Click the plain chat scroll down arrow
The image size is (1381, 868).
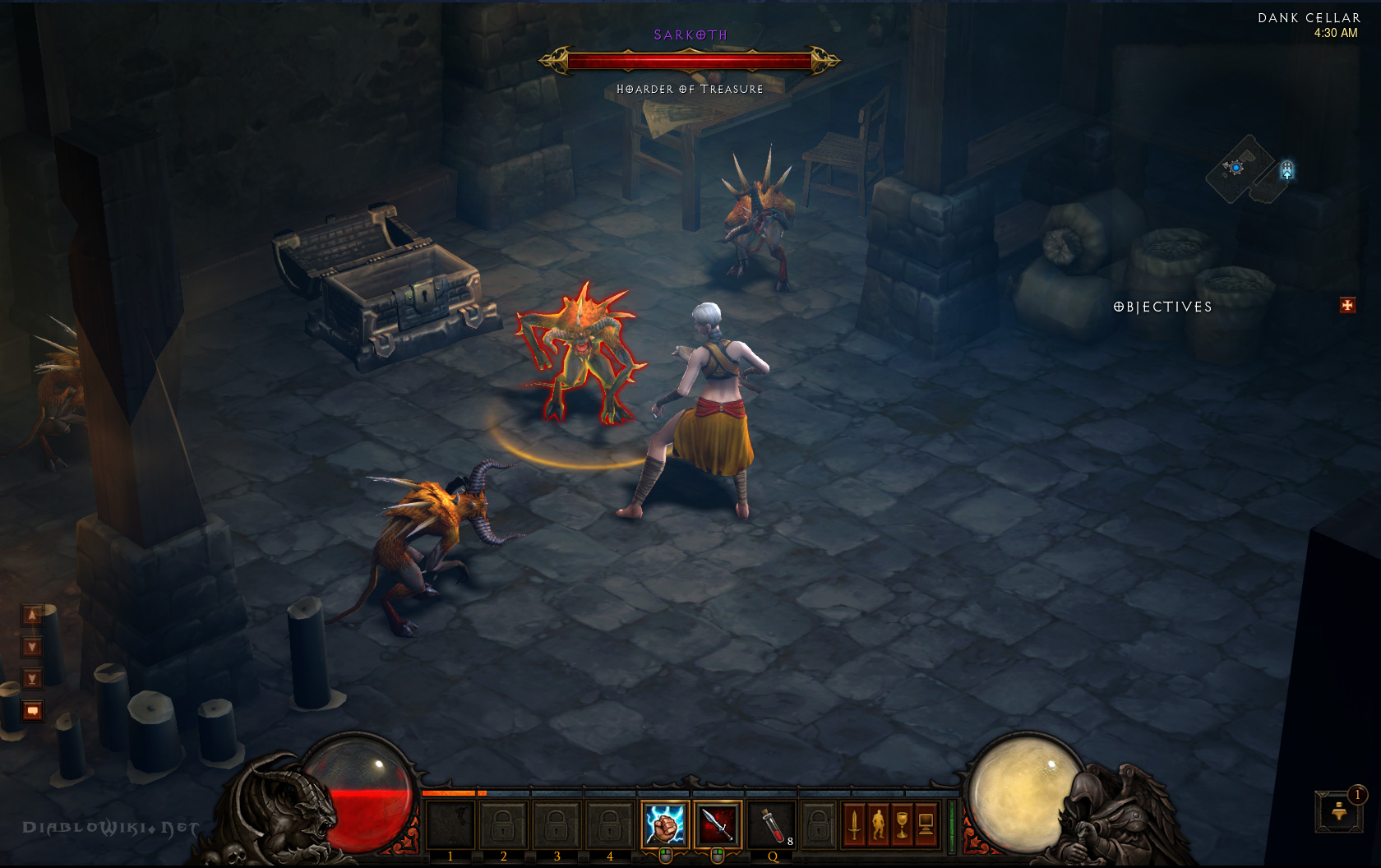coord(32,647)
